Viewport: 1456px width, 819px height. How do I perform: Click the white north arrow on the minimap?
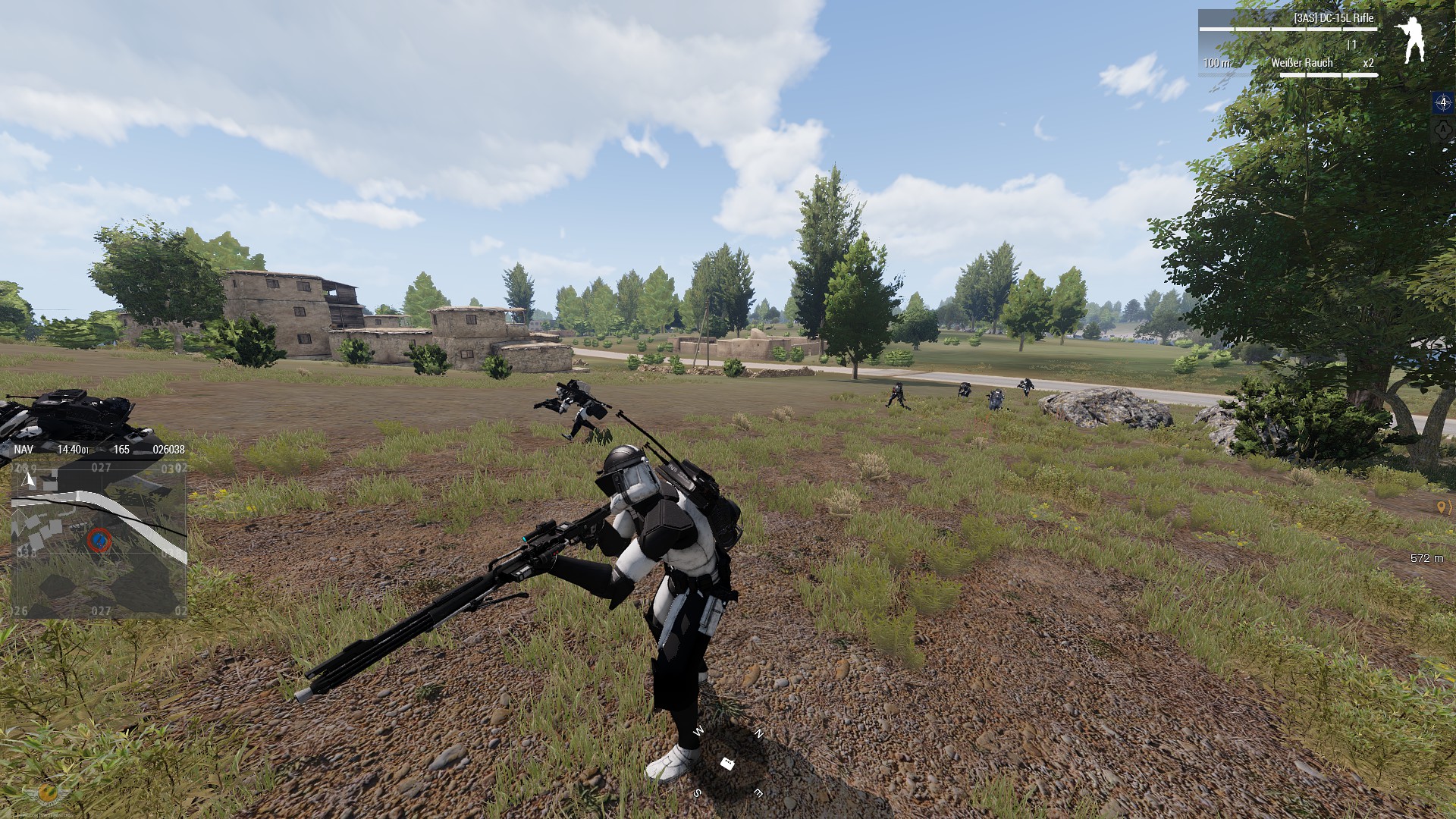(29, 479)
